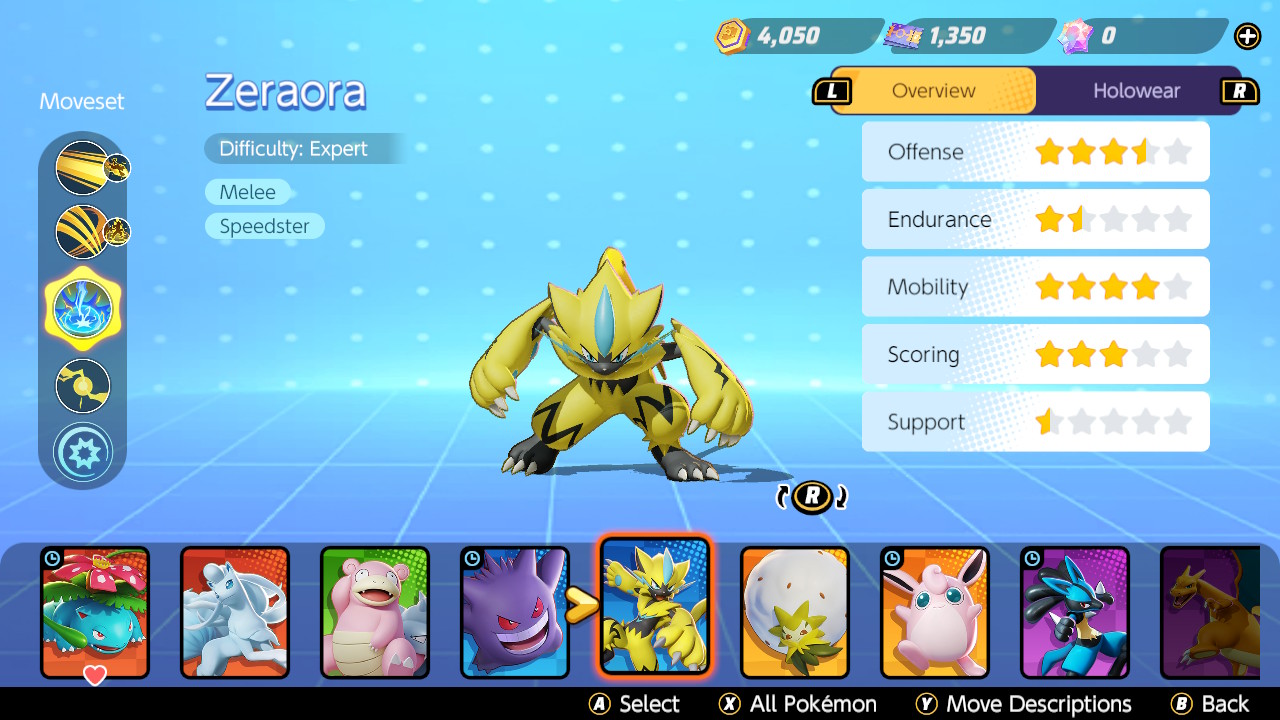
Task: Select the Wigglytuff portrait card
Action: [935, 611]
